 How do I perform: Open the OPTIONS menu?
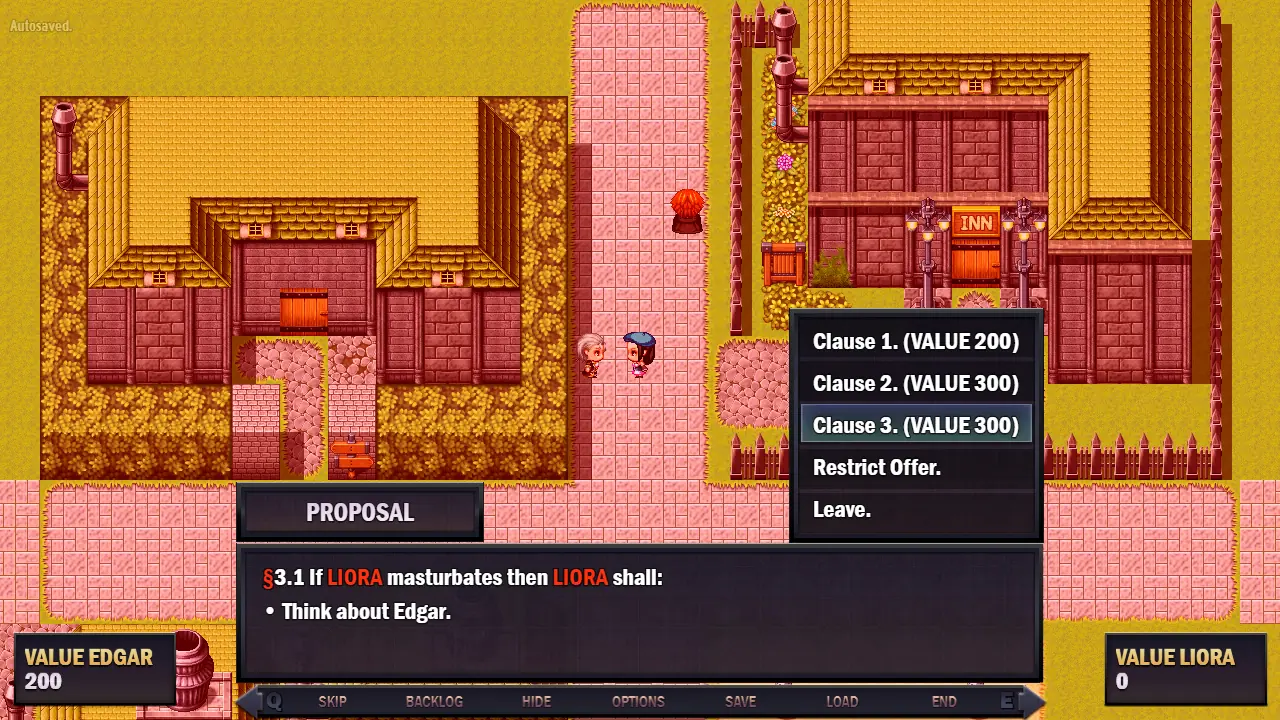(638, 702)
